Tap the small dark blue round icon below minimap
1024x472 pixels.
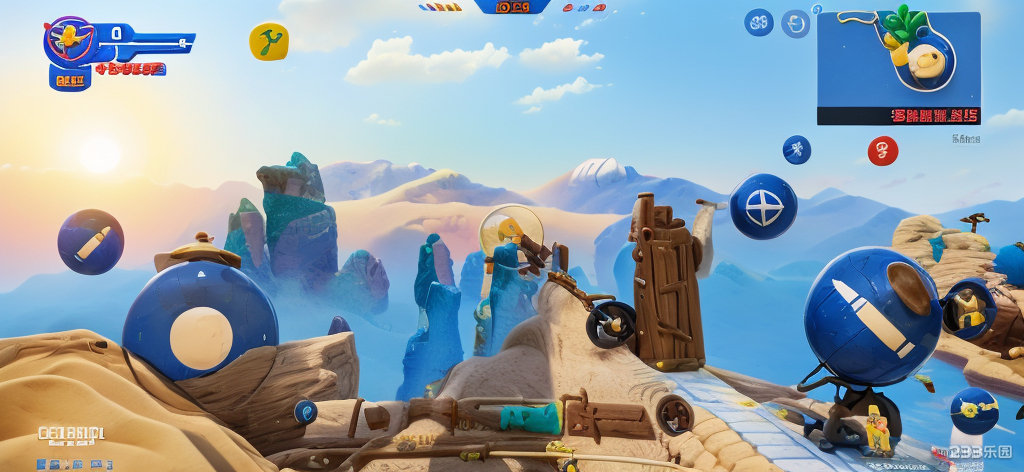pyautogui.click(x=796, y=150)
